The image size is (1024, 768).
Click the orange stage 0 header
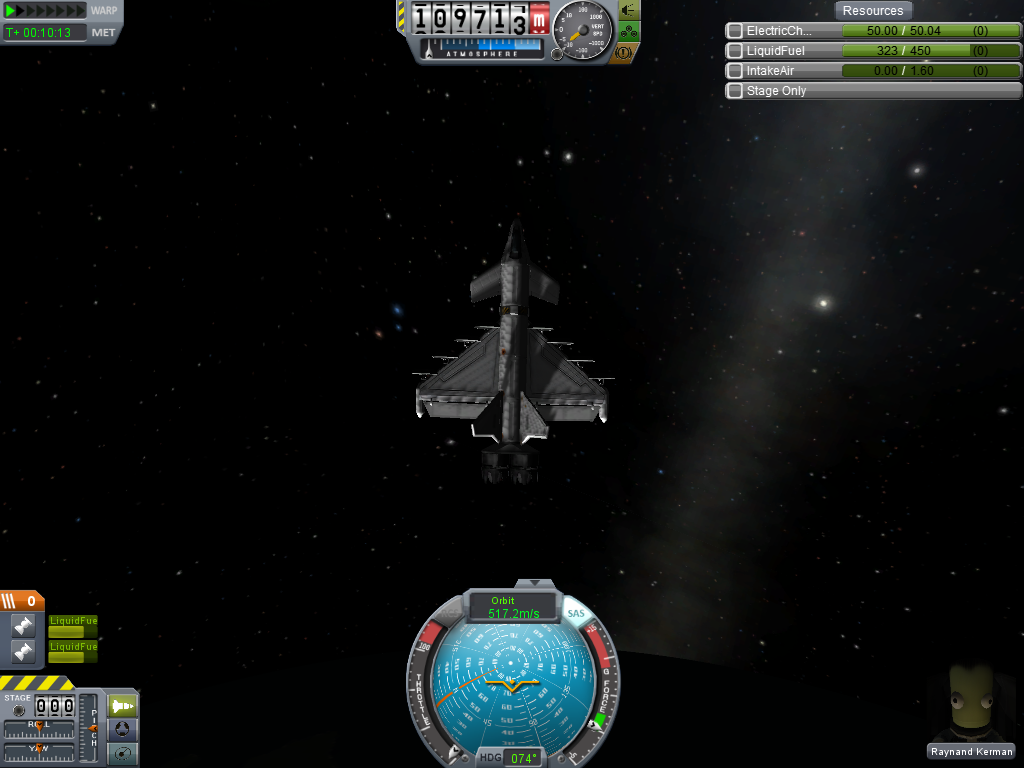click(x=22, y=601)
